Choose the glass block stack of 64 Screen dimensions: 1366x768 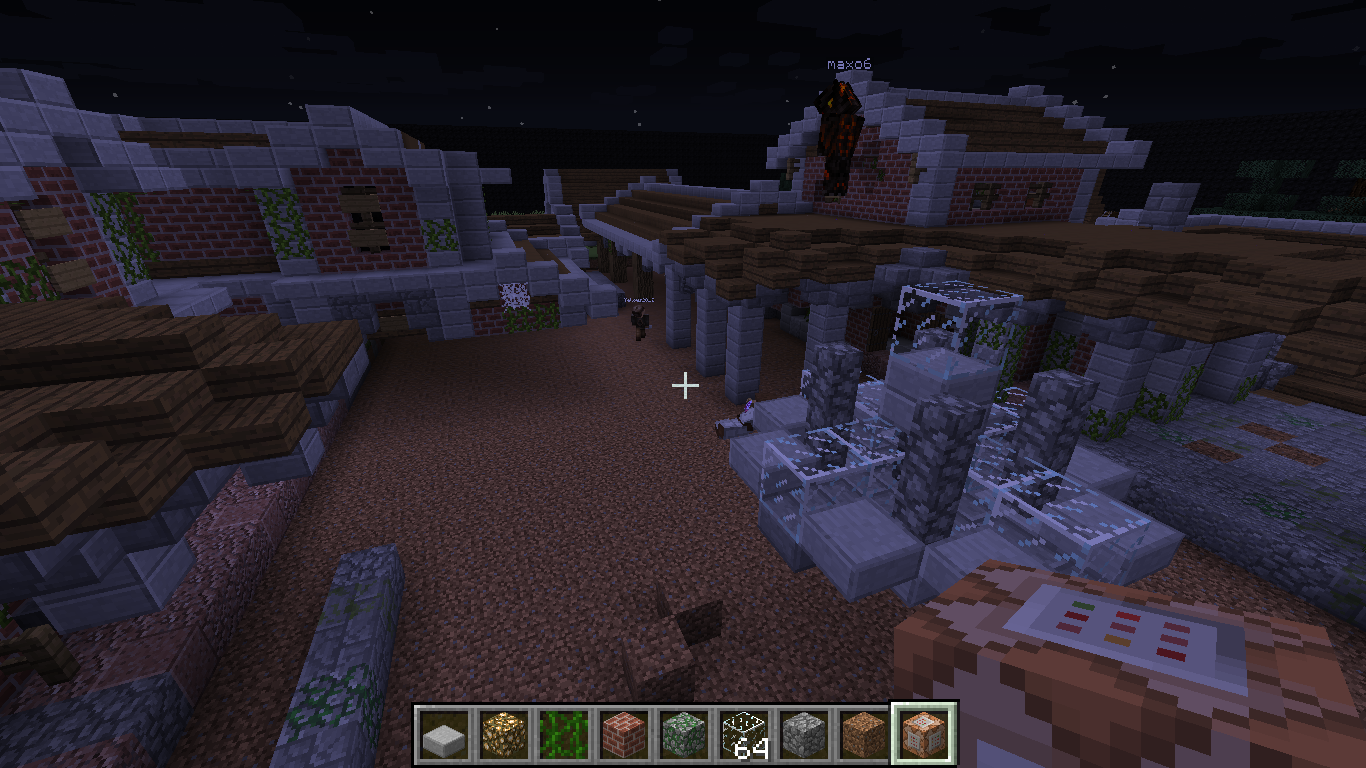(x=744, y=736)
